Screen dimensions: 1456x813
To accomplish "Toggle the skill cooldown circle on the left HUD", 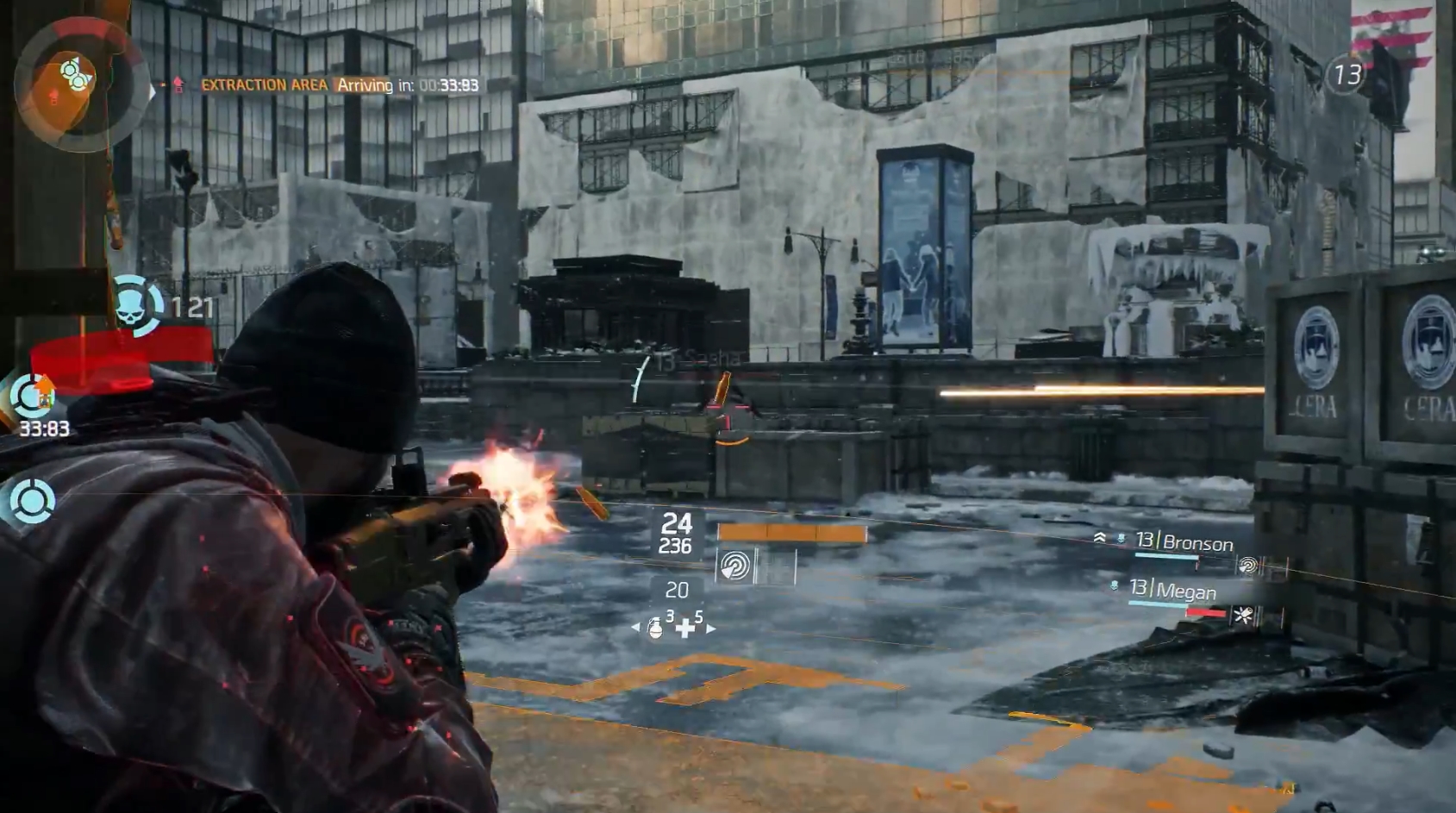I will pyautogui.click(x=32, y=497).
